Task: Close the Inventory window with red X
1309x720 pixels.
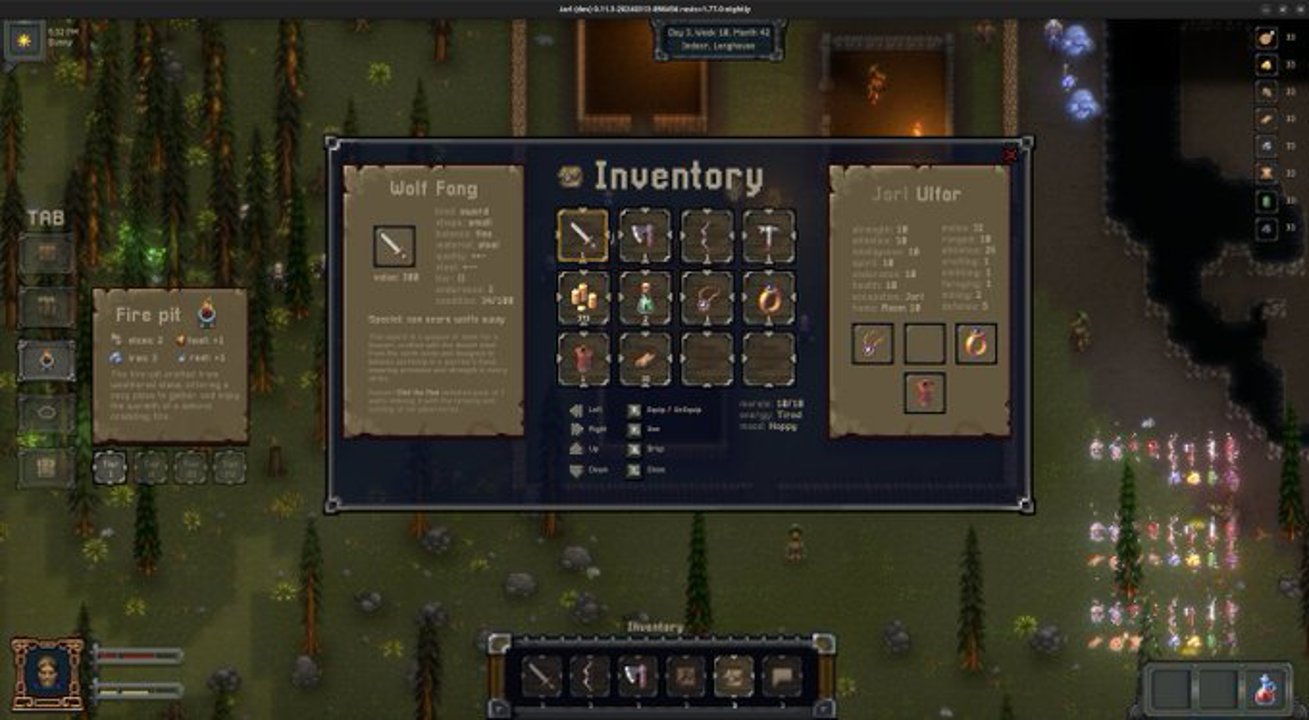Action: (1010, 155)
